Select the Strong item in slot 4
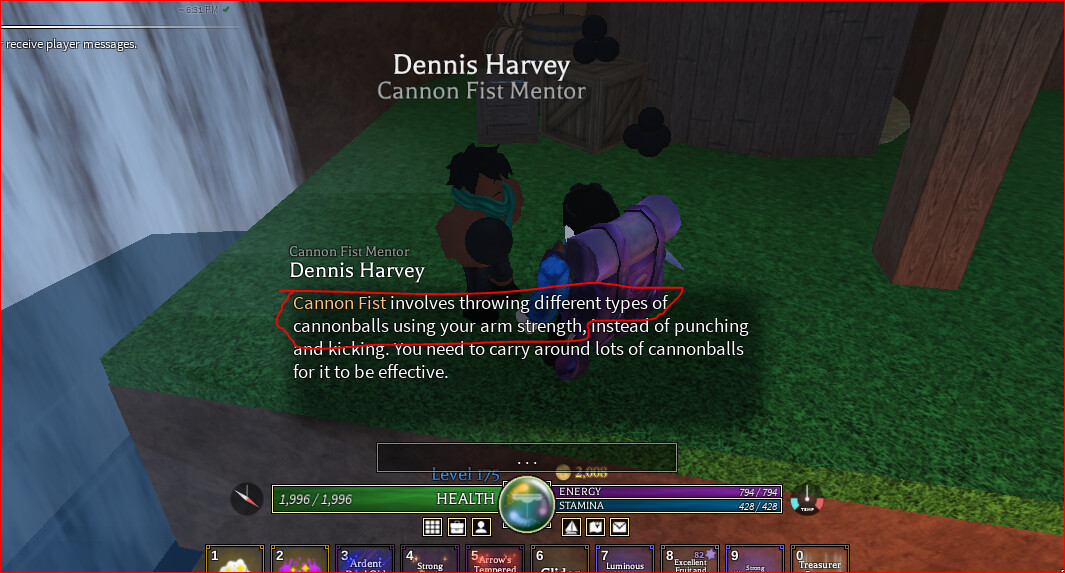This screenshot has width=1065, height=573. [x=430, y=560]
